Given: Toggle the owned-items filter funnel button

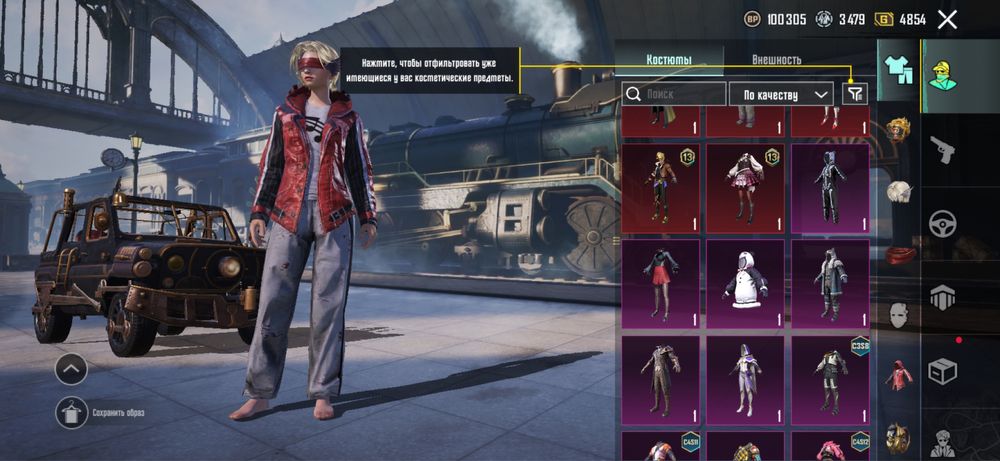Looking at the screenshot, I should 855,93.
